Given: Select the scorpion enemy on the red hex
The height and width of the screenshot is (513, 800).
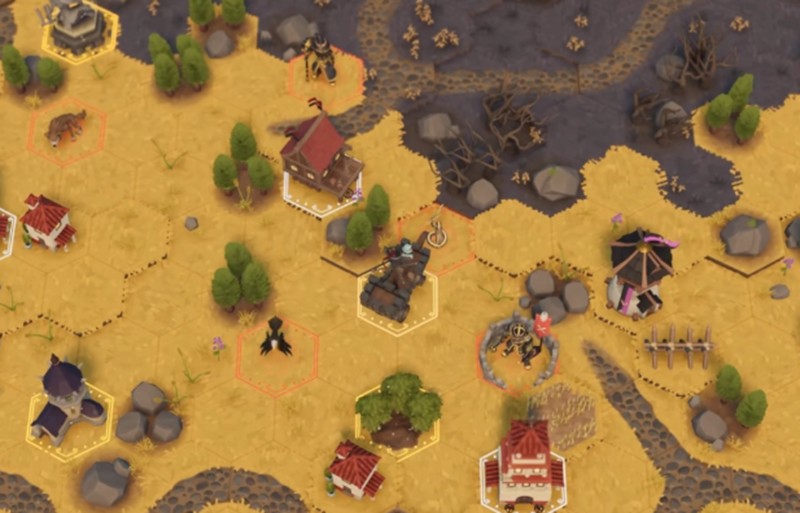Looking at the screenshot, I should pos(522,346).
